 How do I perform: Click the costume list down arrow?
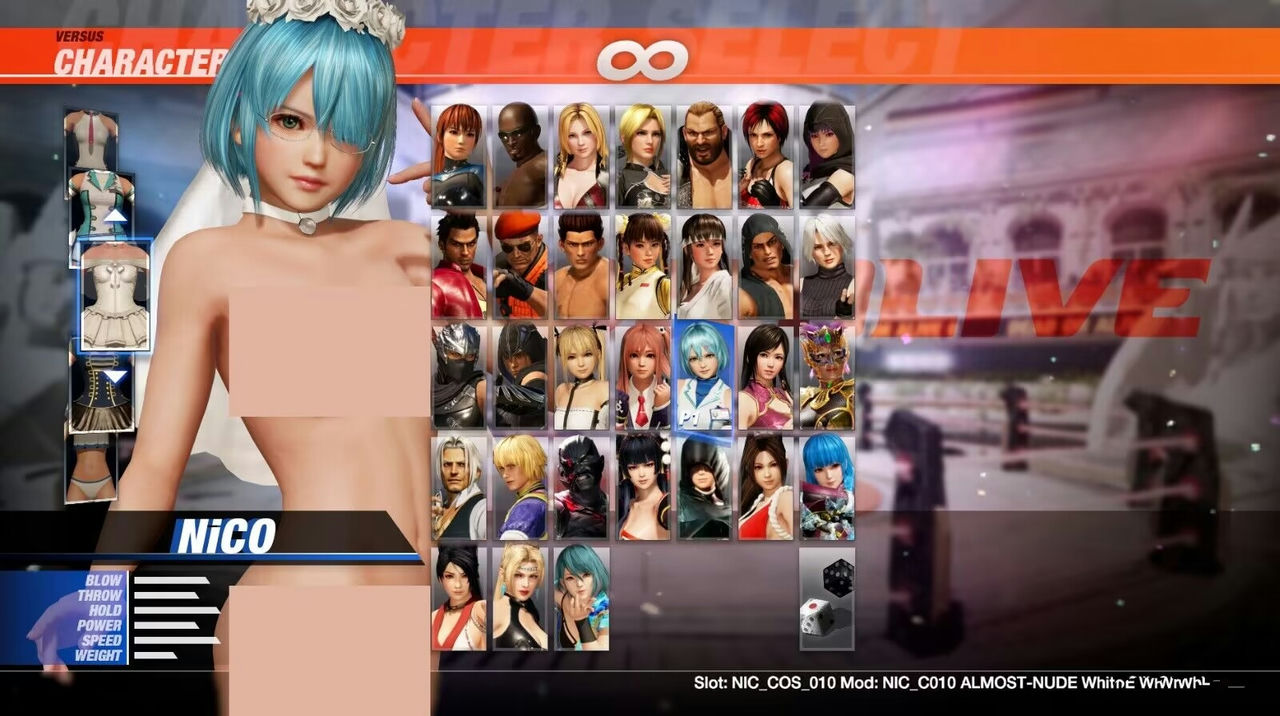click(x=116, y=377)
